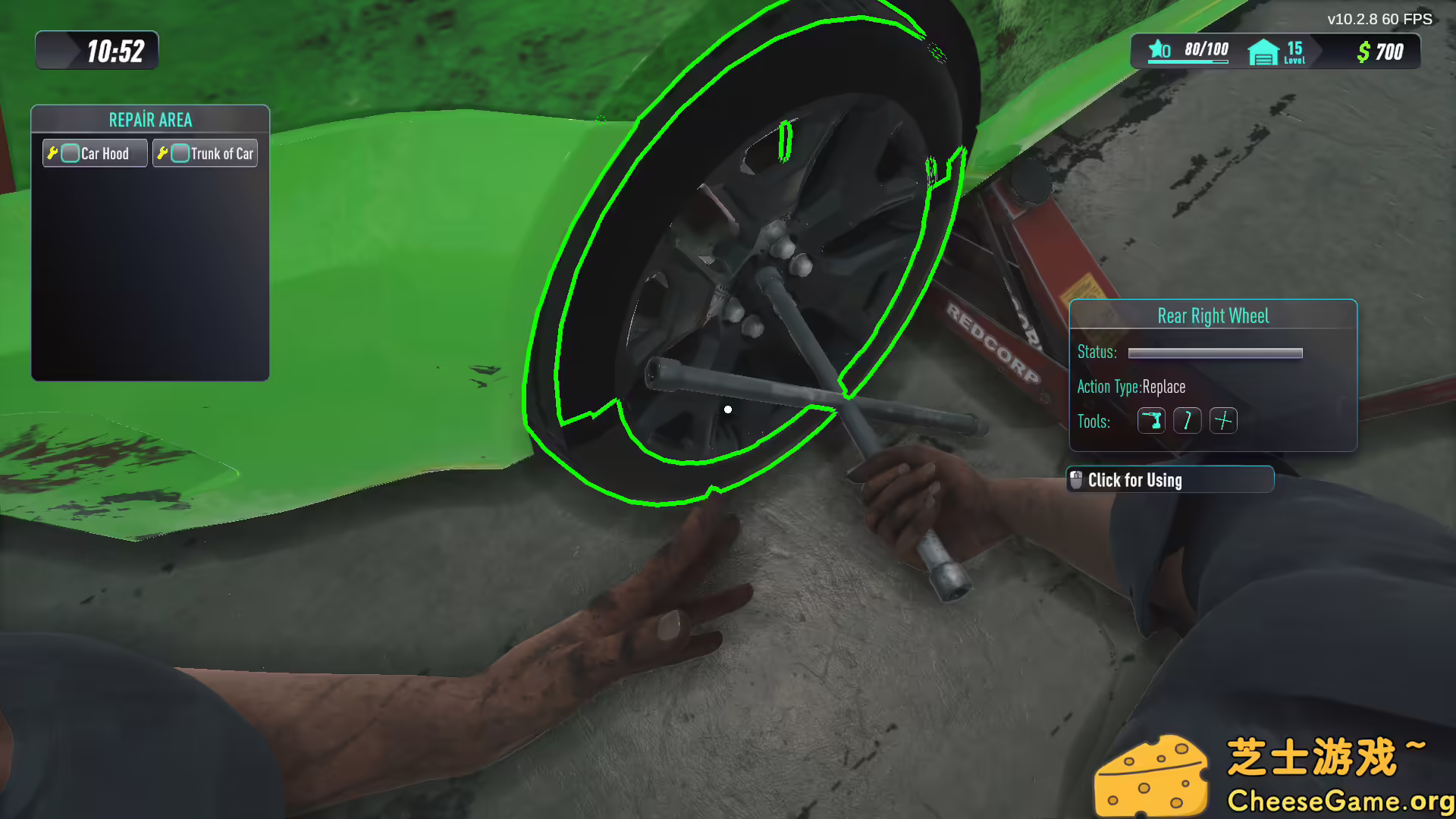
Task: Toggle the Trunk of Car checkbox
Action: click(180, 152)
